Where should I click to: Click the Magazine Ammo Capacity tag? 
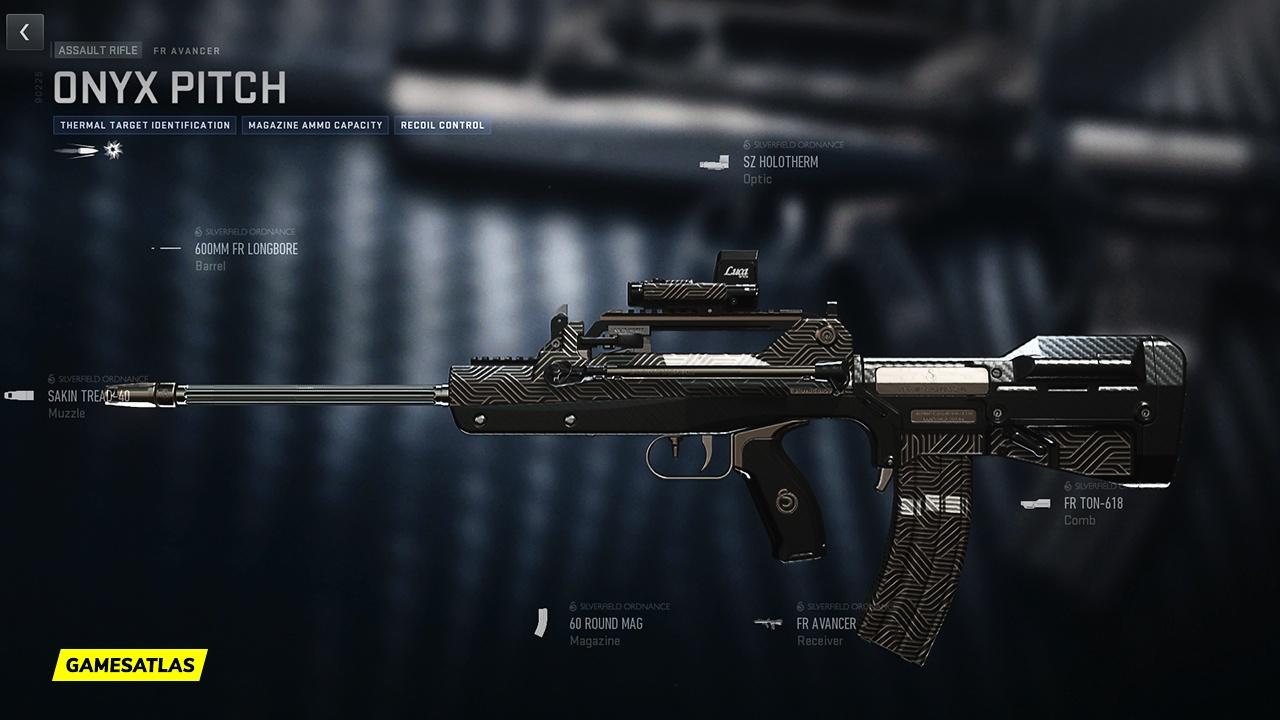coord(315,126)
